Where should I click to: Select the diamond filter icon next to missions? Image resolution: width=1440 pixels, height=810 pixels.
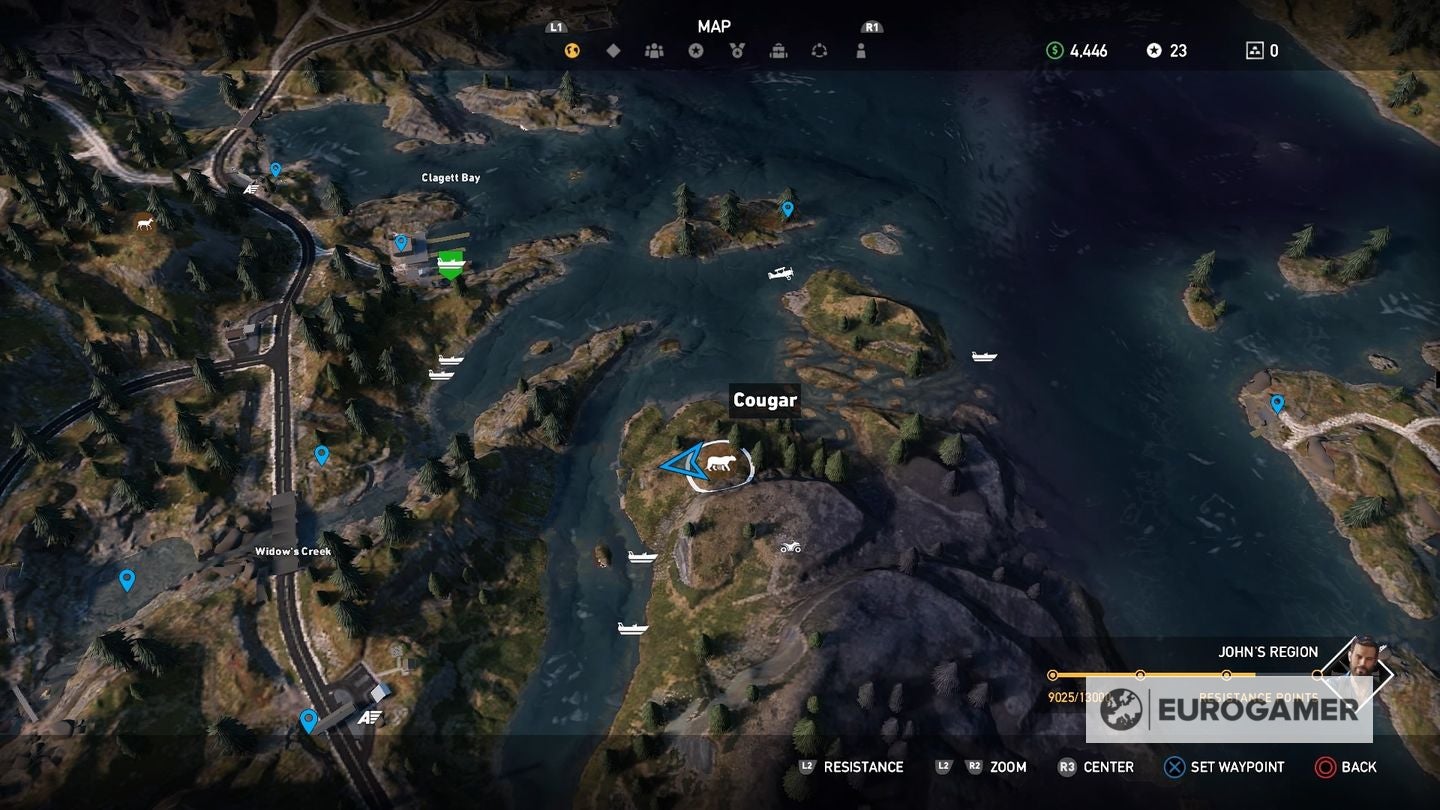click(x=613, y=48)
